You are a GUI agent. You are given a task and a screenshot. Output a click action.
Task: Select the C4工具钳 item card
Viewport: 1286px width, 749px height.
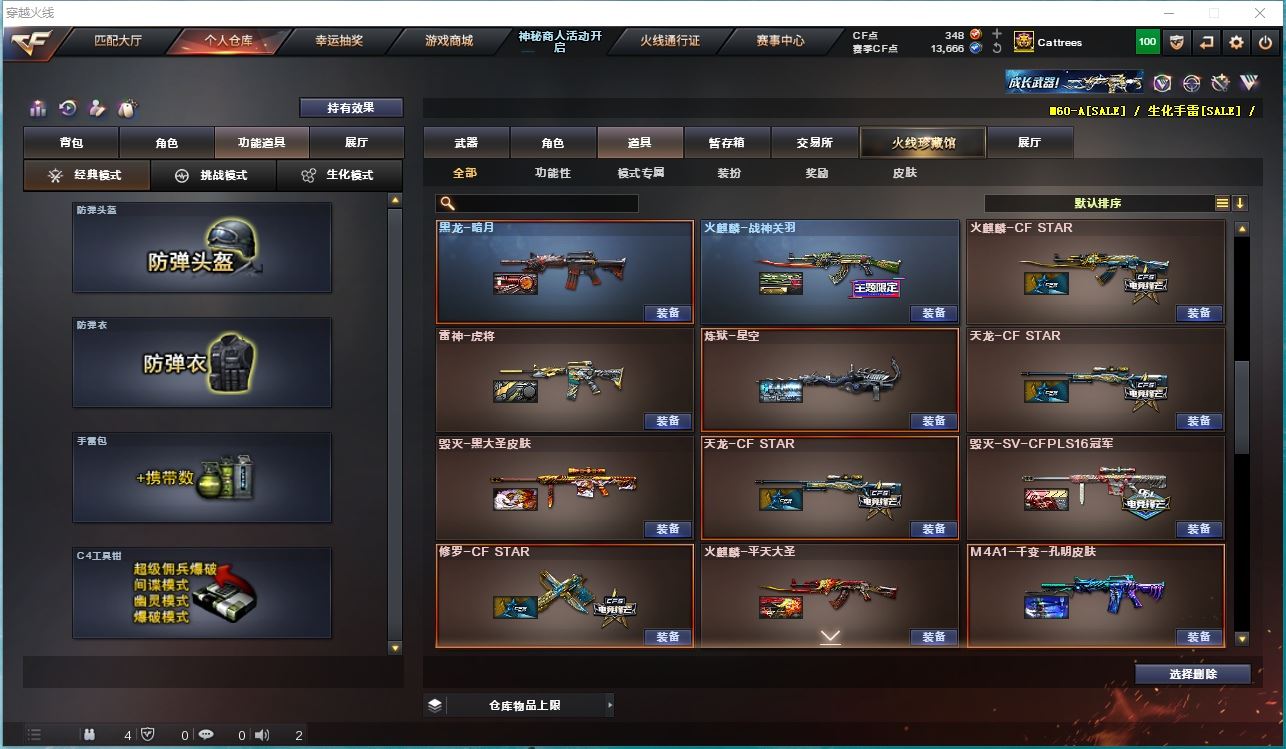[202, 592]
